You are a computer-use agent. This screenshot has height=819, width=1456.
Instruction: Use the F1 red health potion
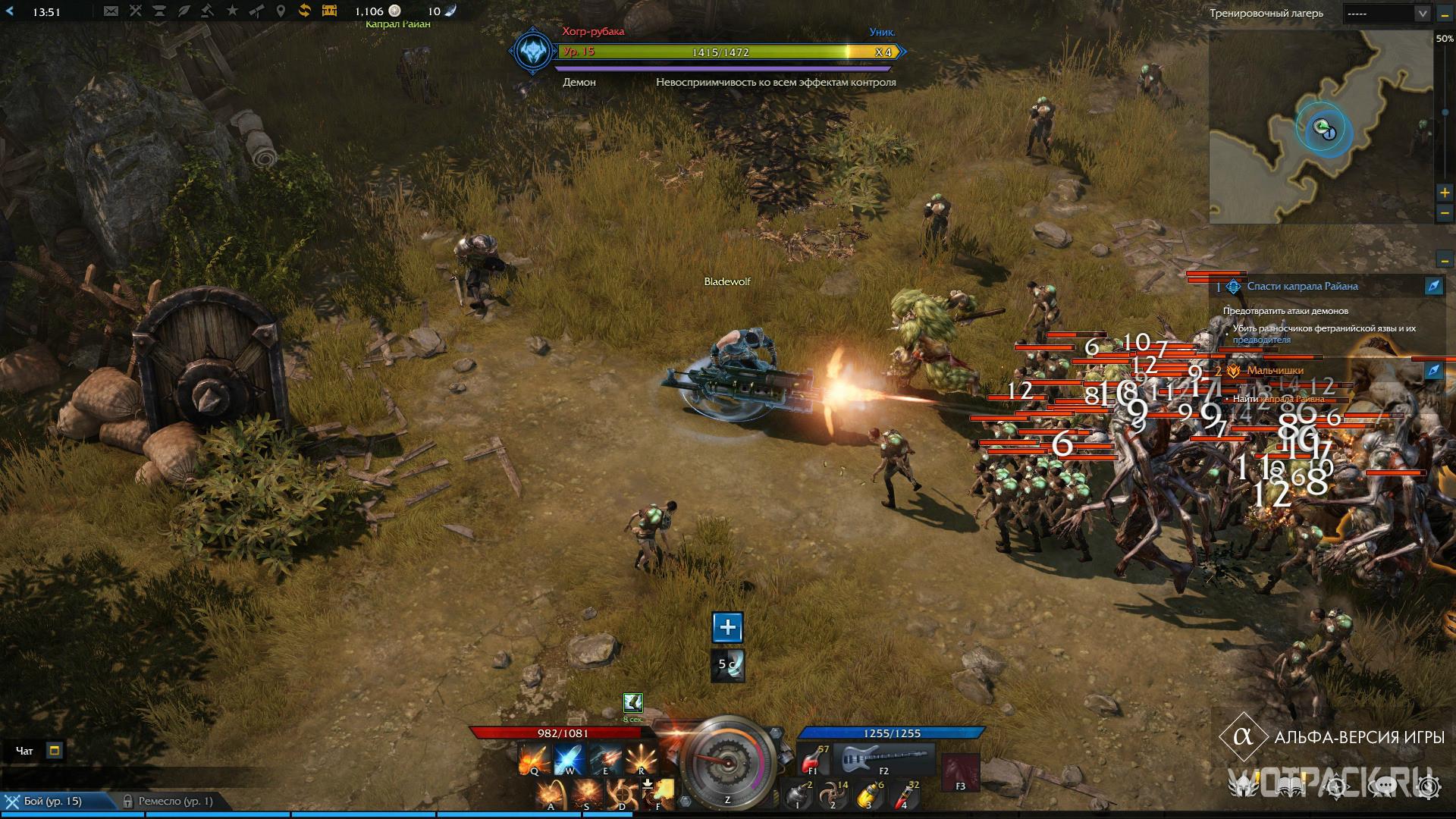coord(813,758)
